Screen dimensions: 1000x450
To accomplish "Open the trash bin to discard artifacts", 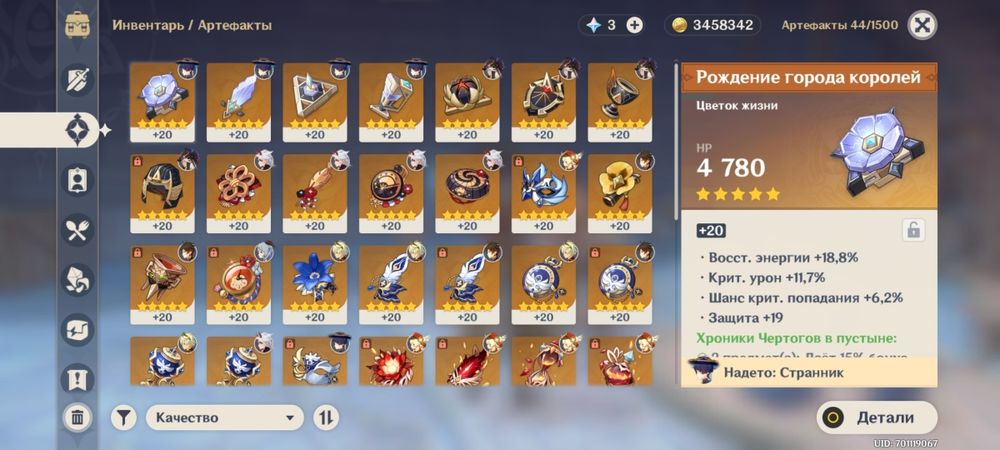I will [x=77, y=417].
